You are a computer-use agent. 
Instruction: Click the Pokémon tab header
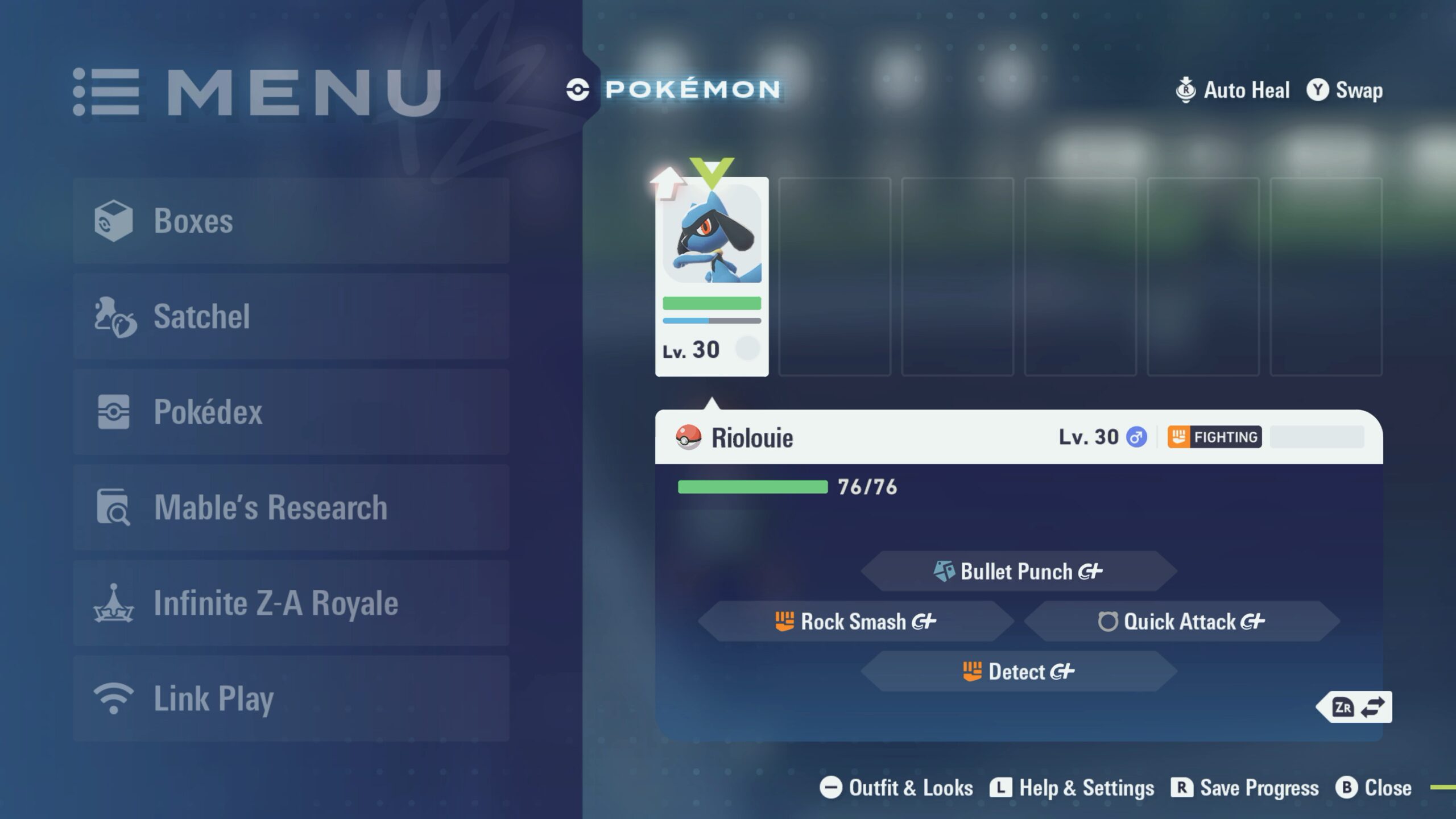674,89
